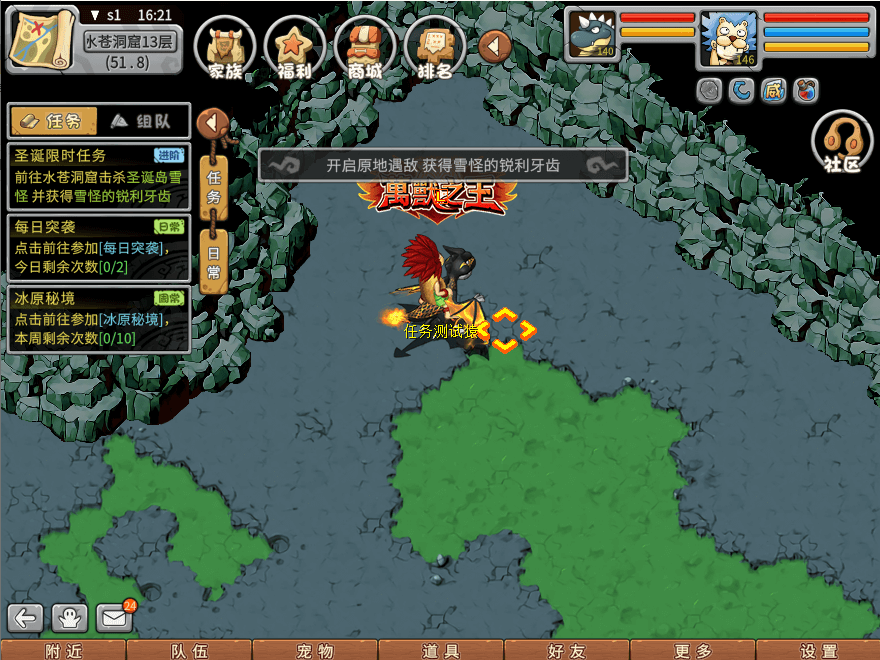This screenshot has height=660, width=880.
Task: Select the blue lion player portrait
Action: coord(728,38)
